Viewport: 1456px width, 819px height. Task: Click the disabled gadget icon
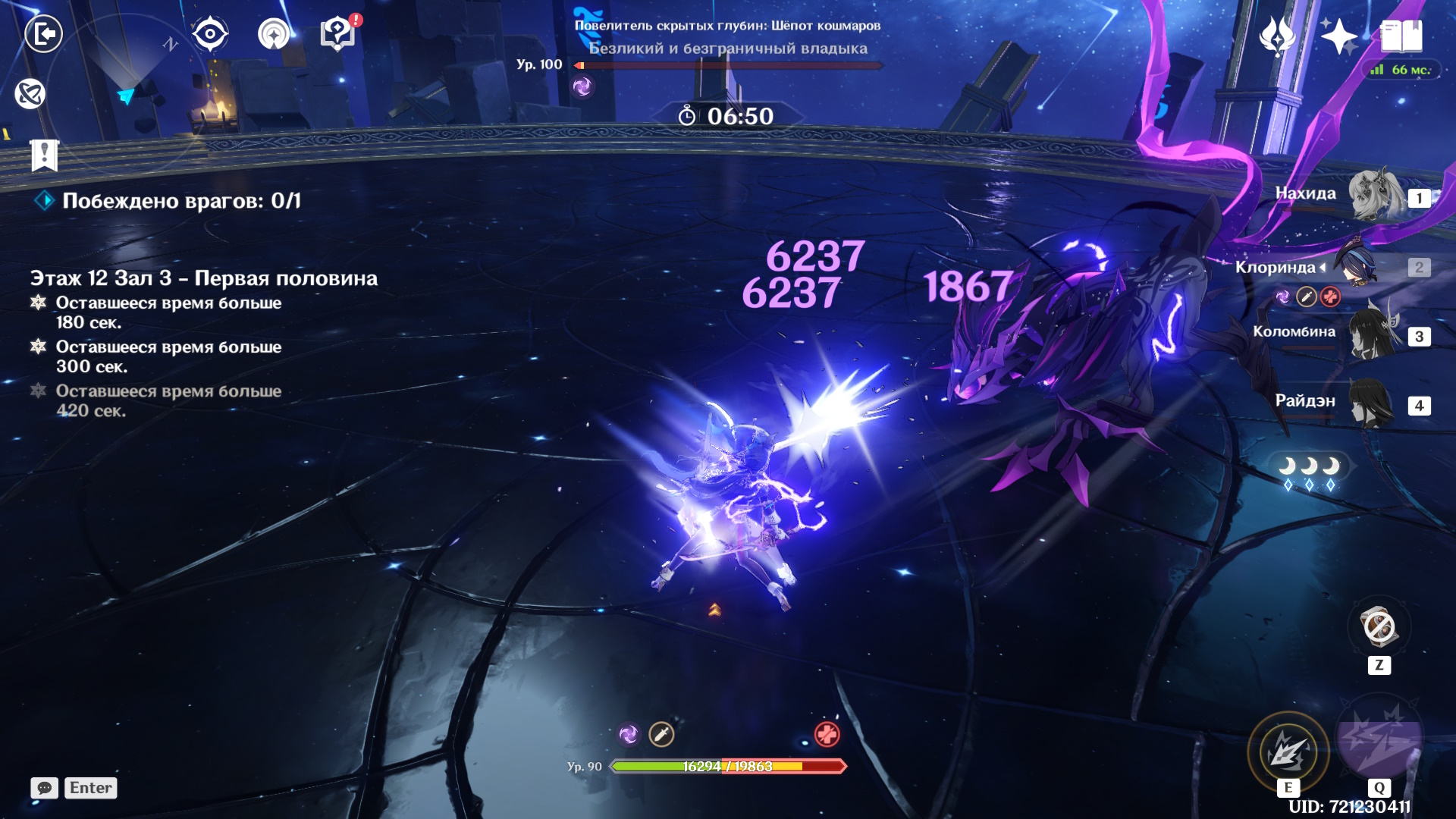tap(1378, 628)
